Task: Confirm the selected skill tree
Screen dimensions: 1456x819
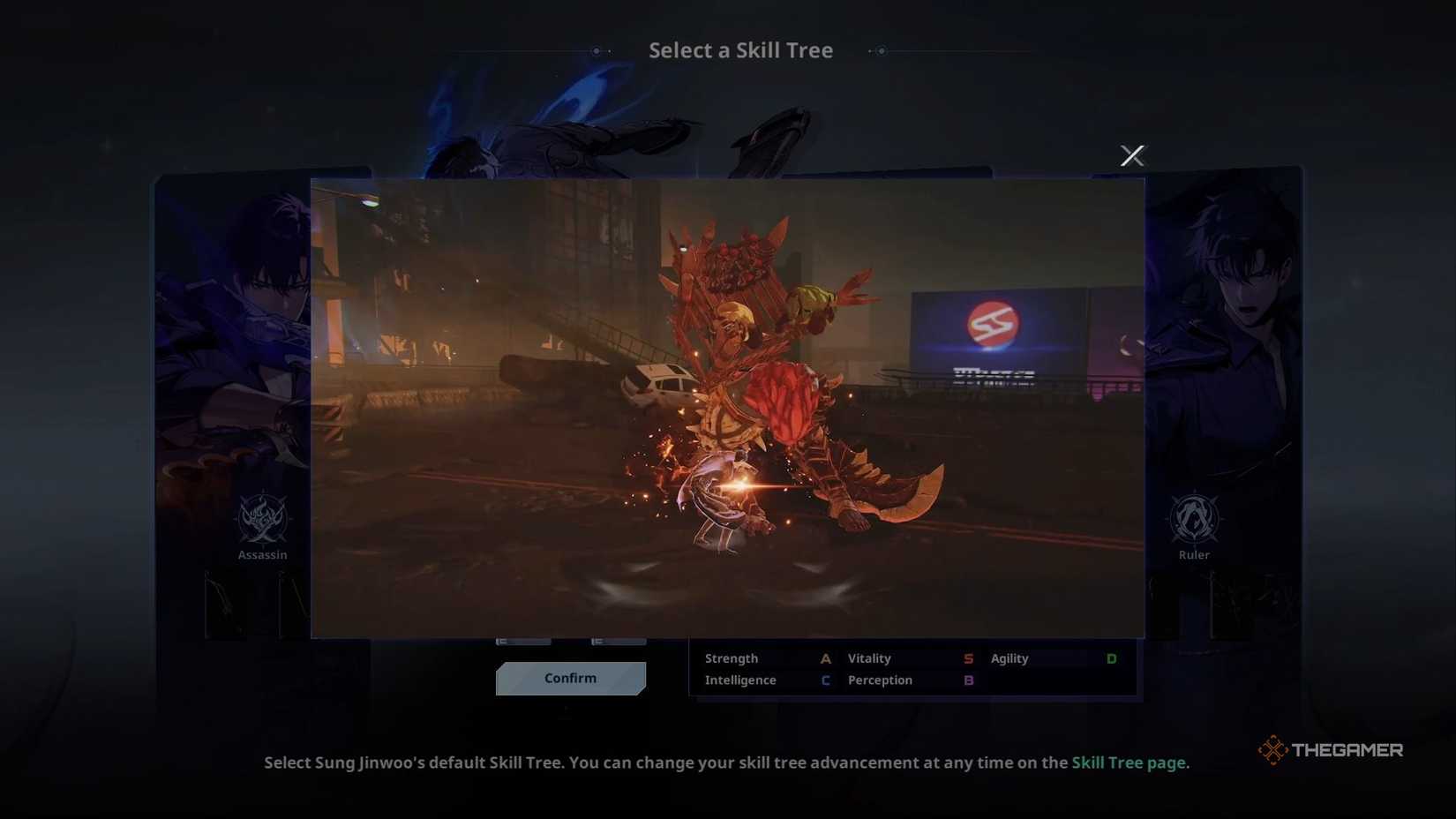Action: pos(570,678)
